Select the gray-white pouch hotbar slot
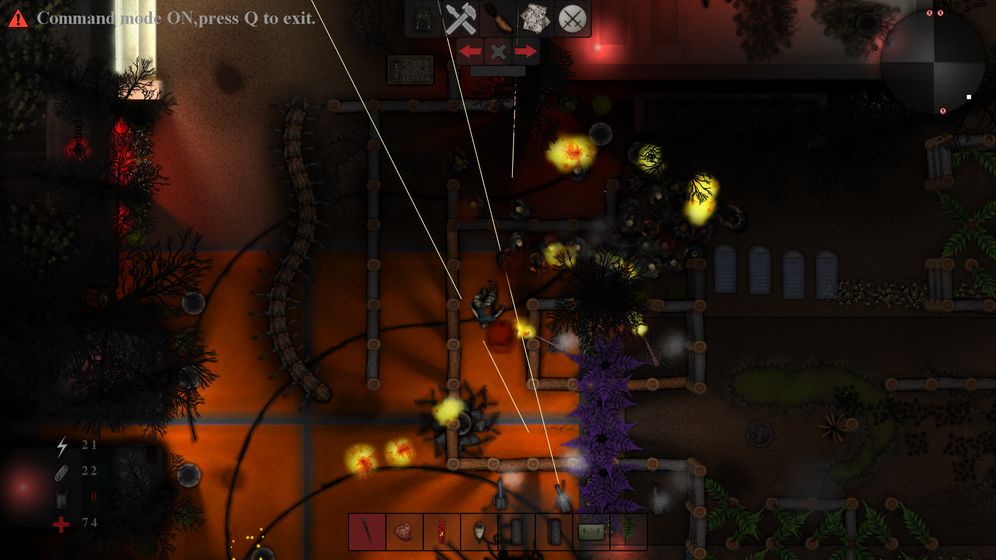This screenshot has height=560, width=996. click(x=479, y=531)
